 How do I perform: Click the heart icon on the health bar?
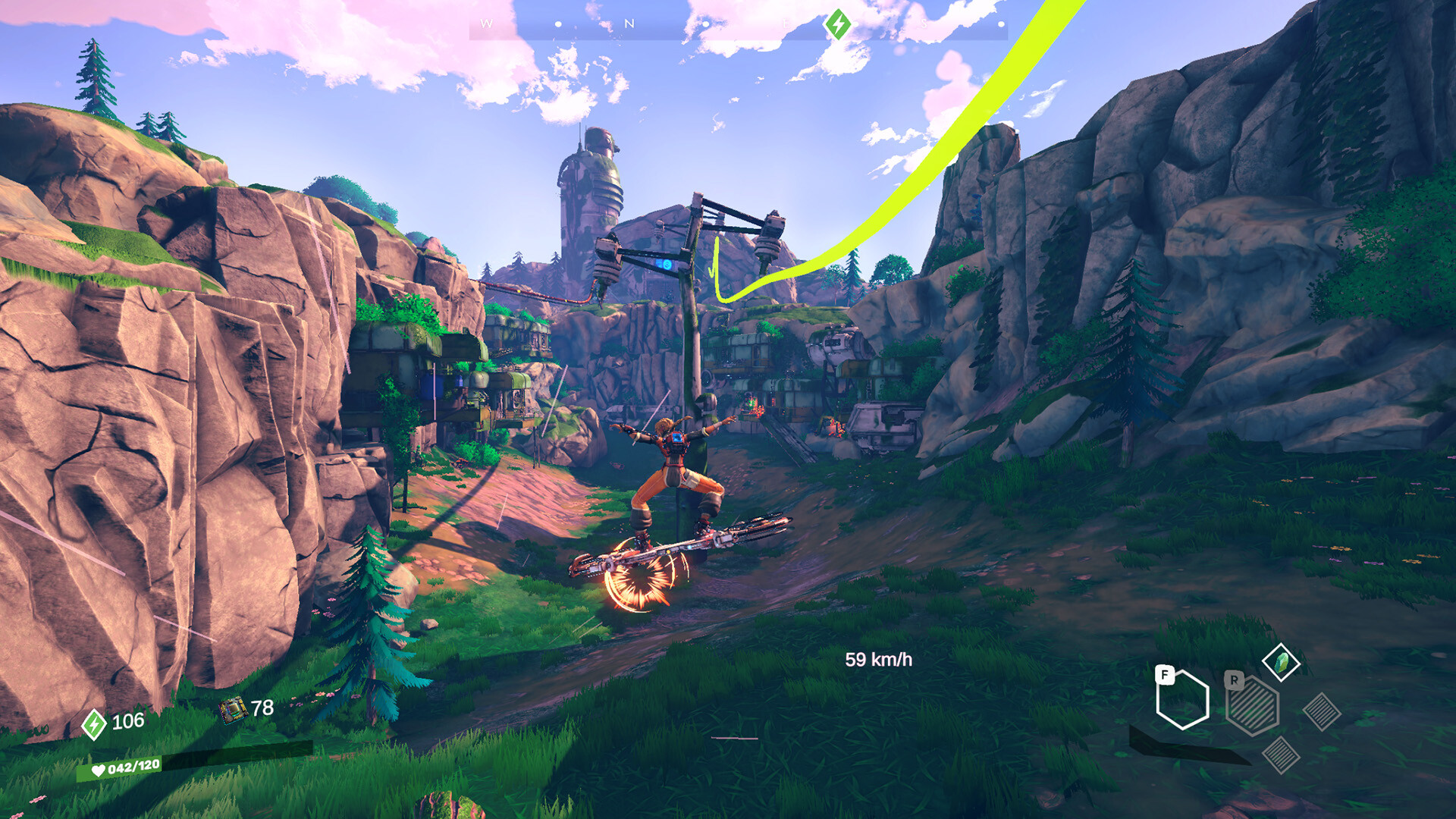99,770
